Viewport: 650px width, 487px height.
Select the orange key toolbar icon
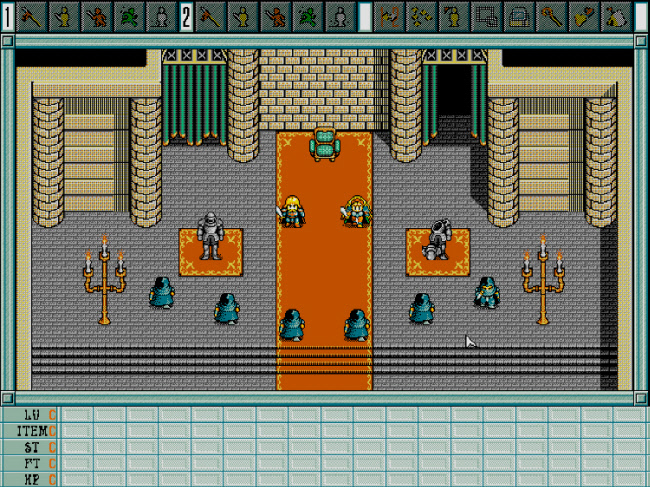pos(552,16)
